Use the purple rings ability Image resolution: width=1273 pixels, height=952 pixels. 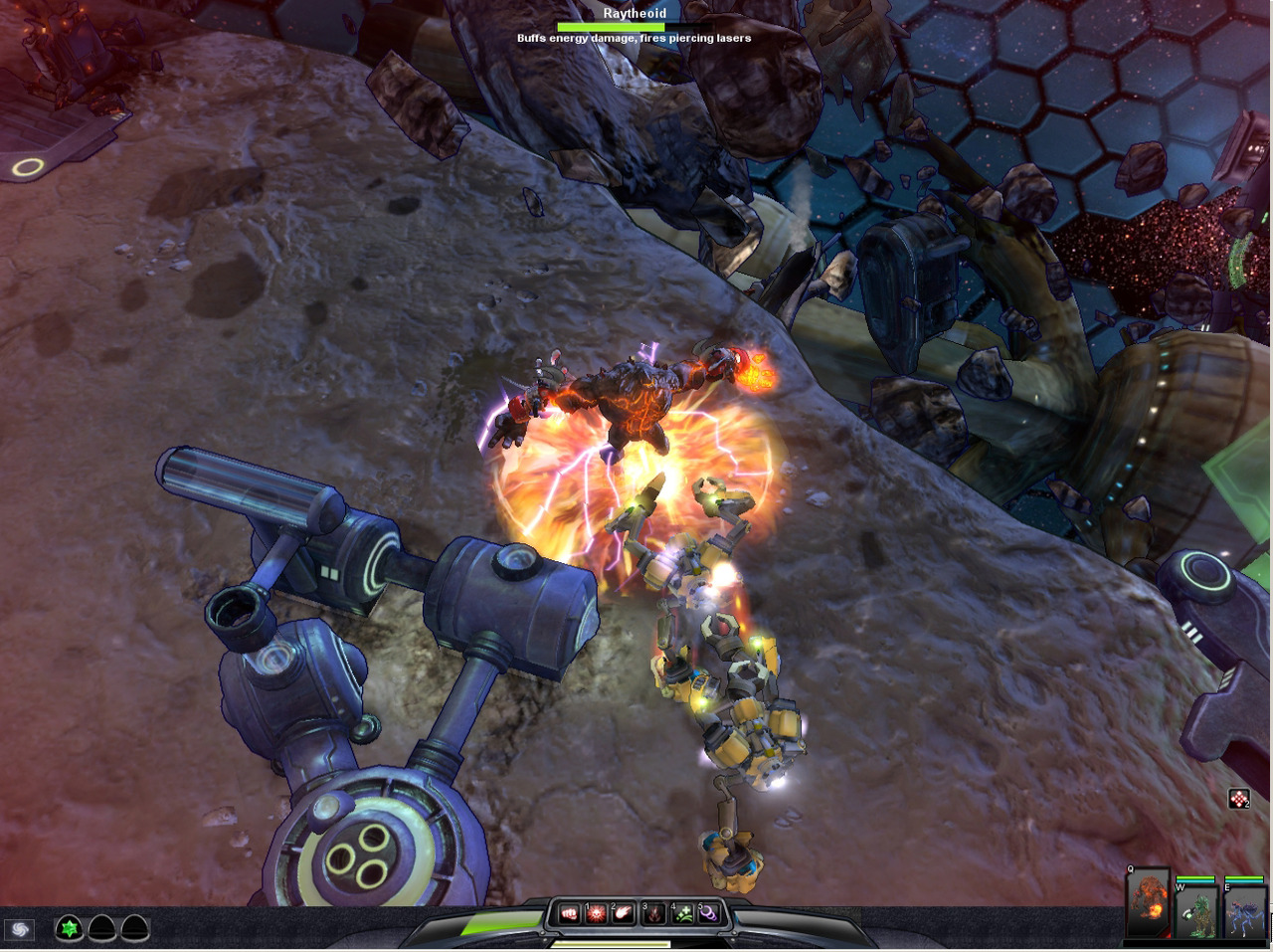(x=709, y=913)
